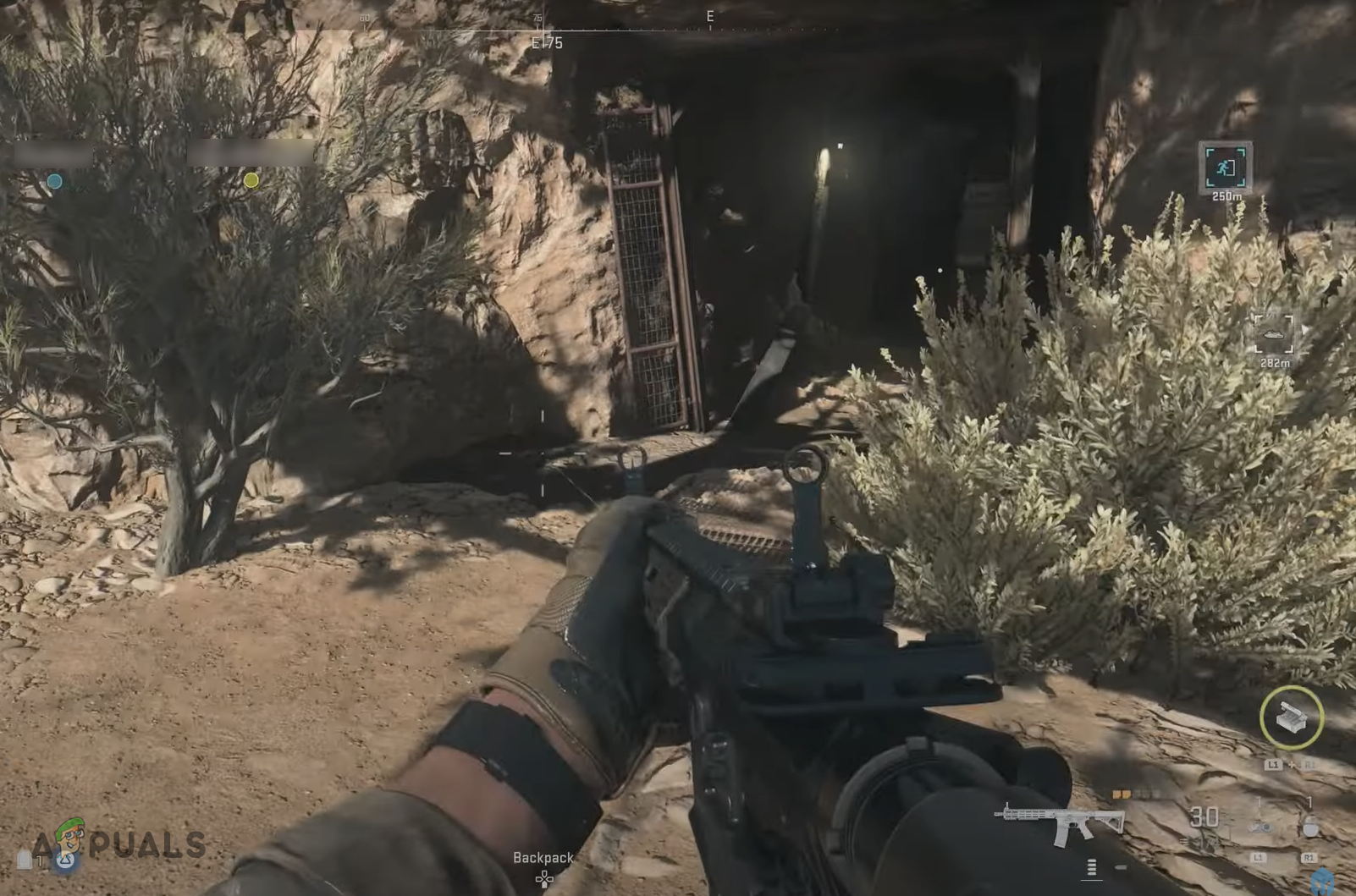Click the stance indicator bars near the ammo count
The height and width of the screenshot is (896, 1356).
point(1091,867)
